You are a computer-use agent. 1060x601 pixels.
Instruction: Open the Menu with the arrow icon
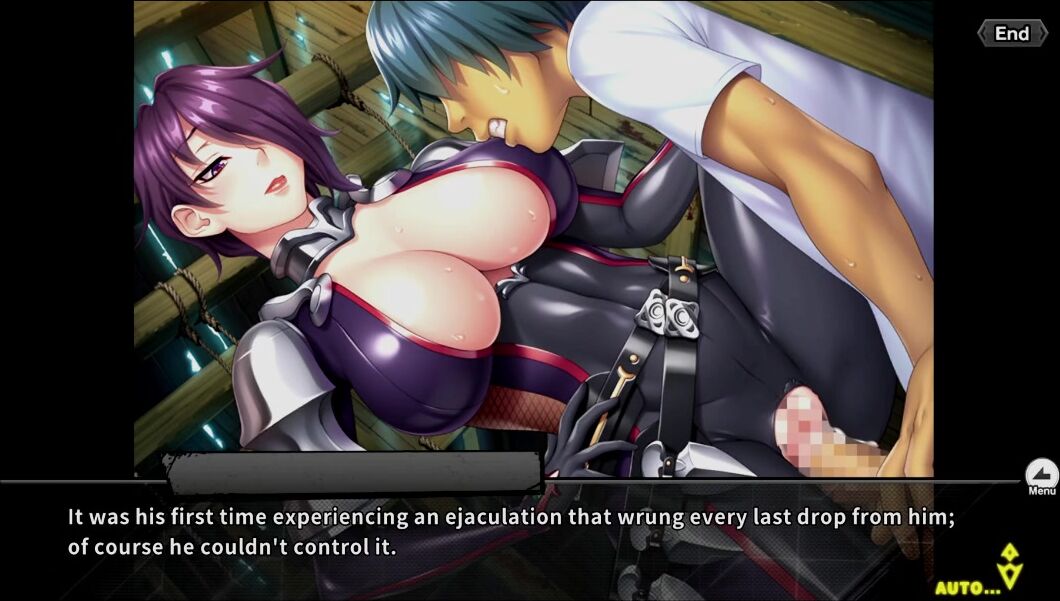click(x=1041, y=475)
